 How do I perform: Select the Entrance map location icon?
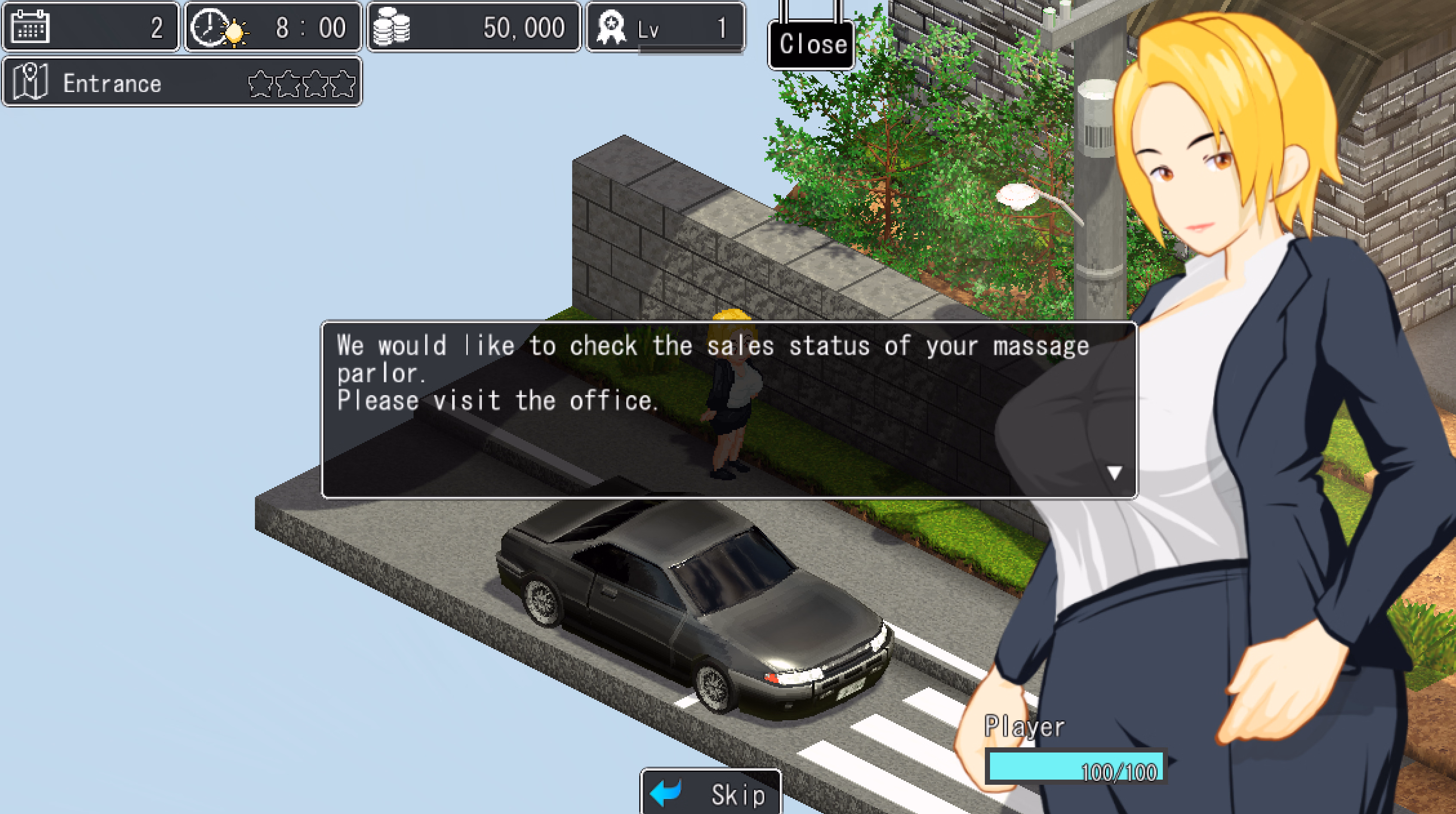(29, 82)
